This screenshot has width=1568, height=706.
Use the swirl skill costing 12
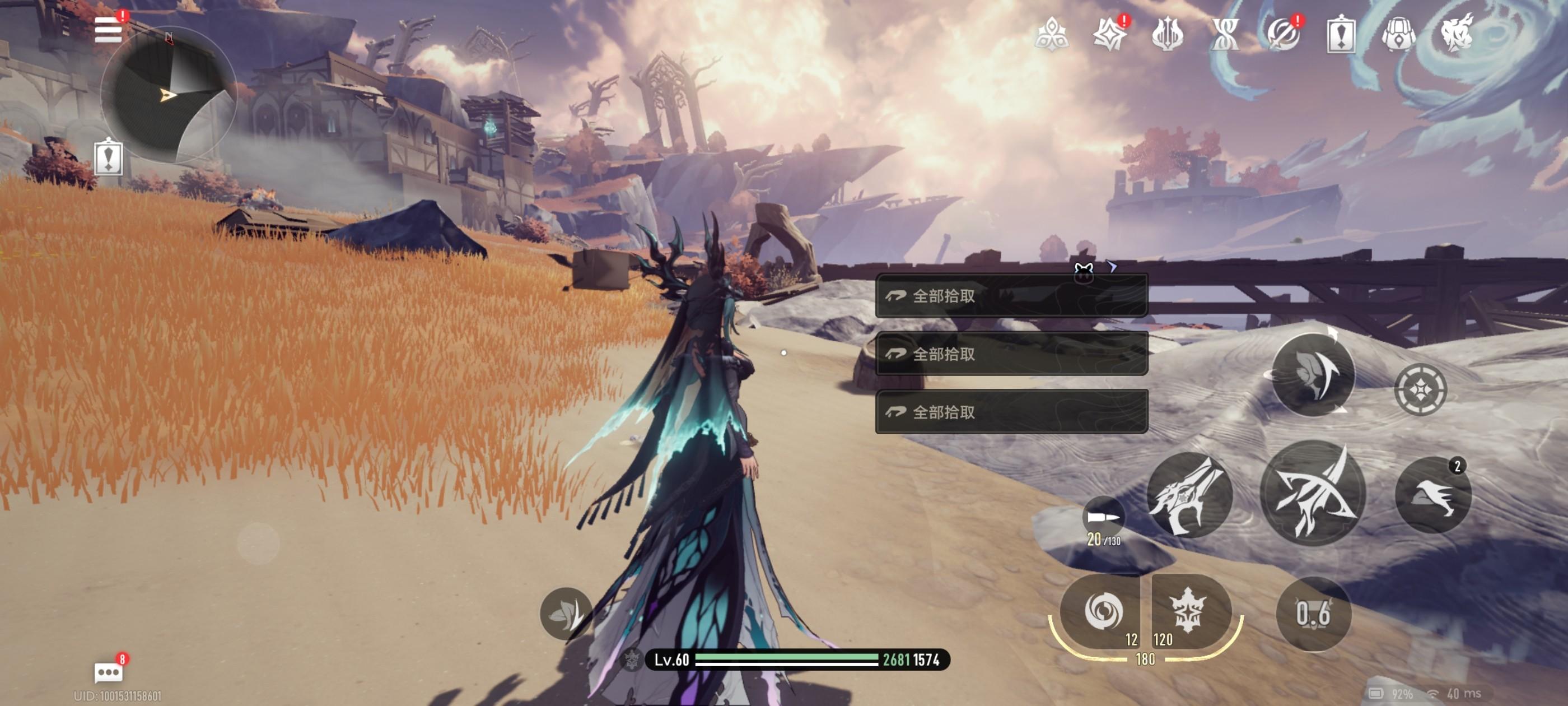pos(1101,611)
